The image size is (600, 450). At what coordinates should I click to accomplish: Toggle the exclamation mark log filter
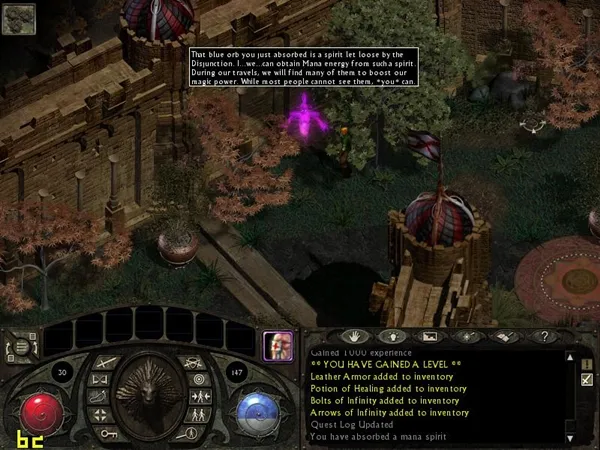click(587, 363)
